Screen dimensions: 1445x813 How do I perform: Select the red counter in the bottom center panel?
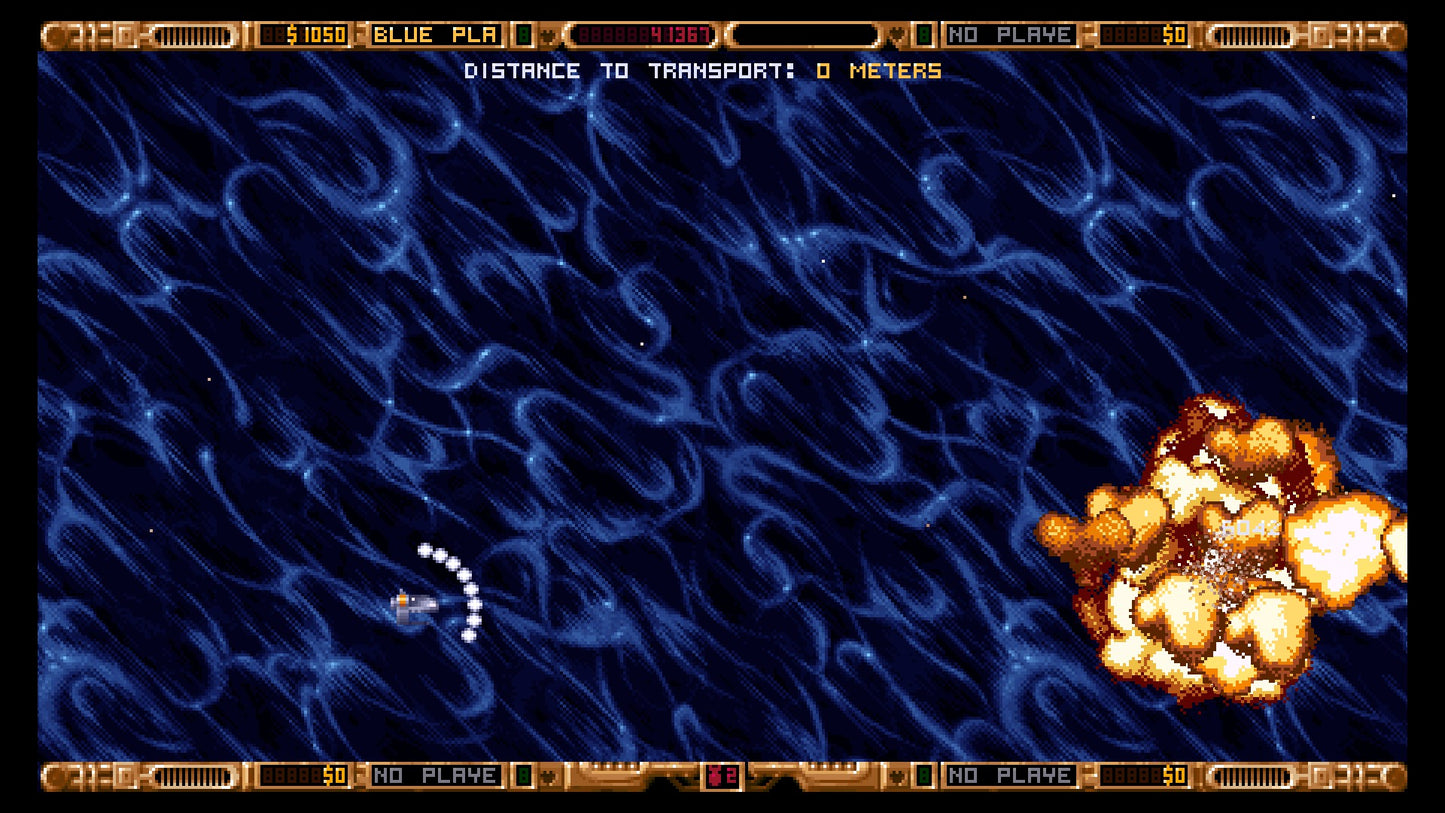pos(720,776)
